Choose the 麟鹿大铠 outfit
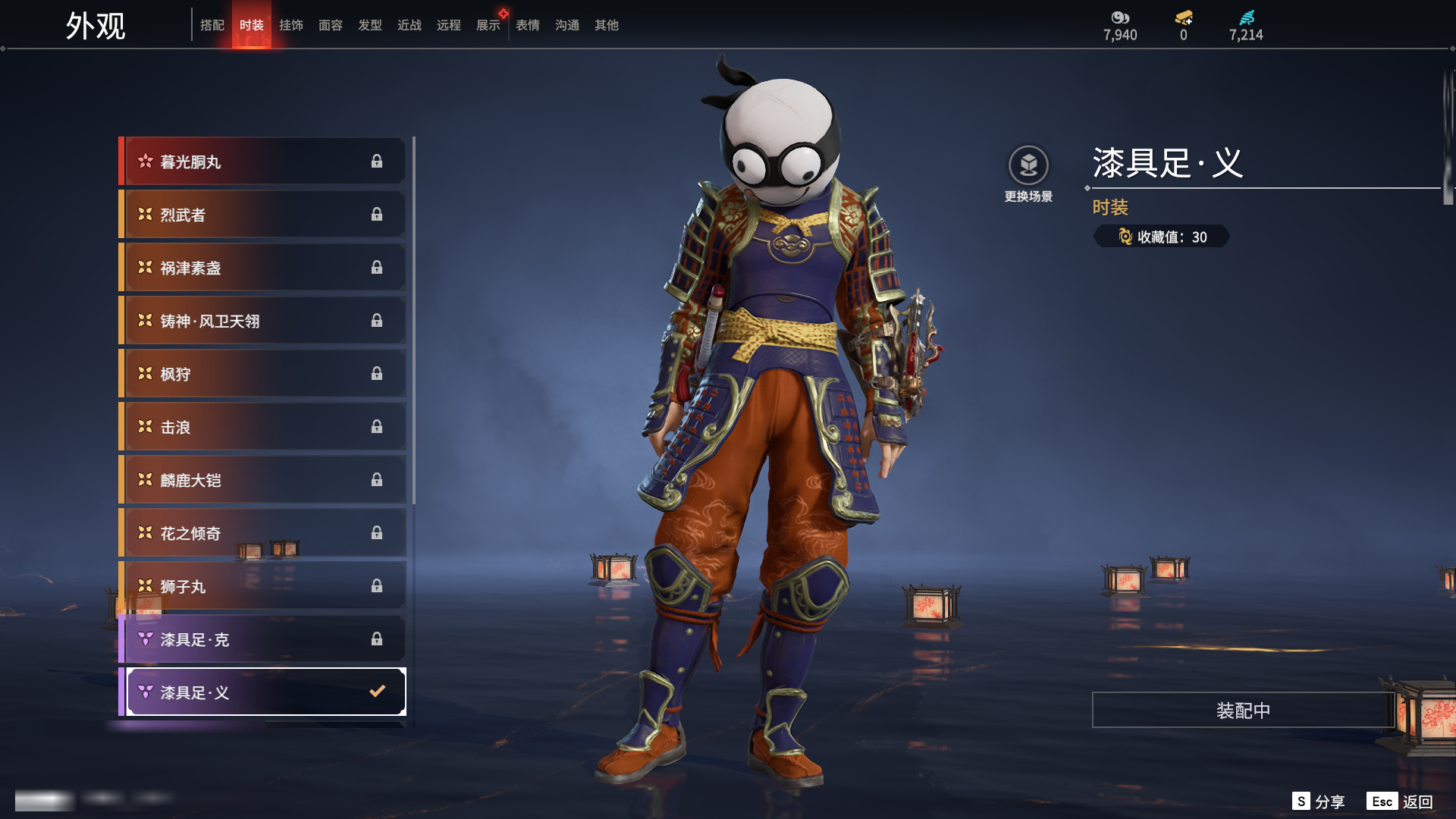This screenshot has width=1456, height=819. tap(263, 480)
